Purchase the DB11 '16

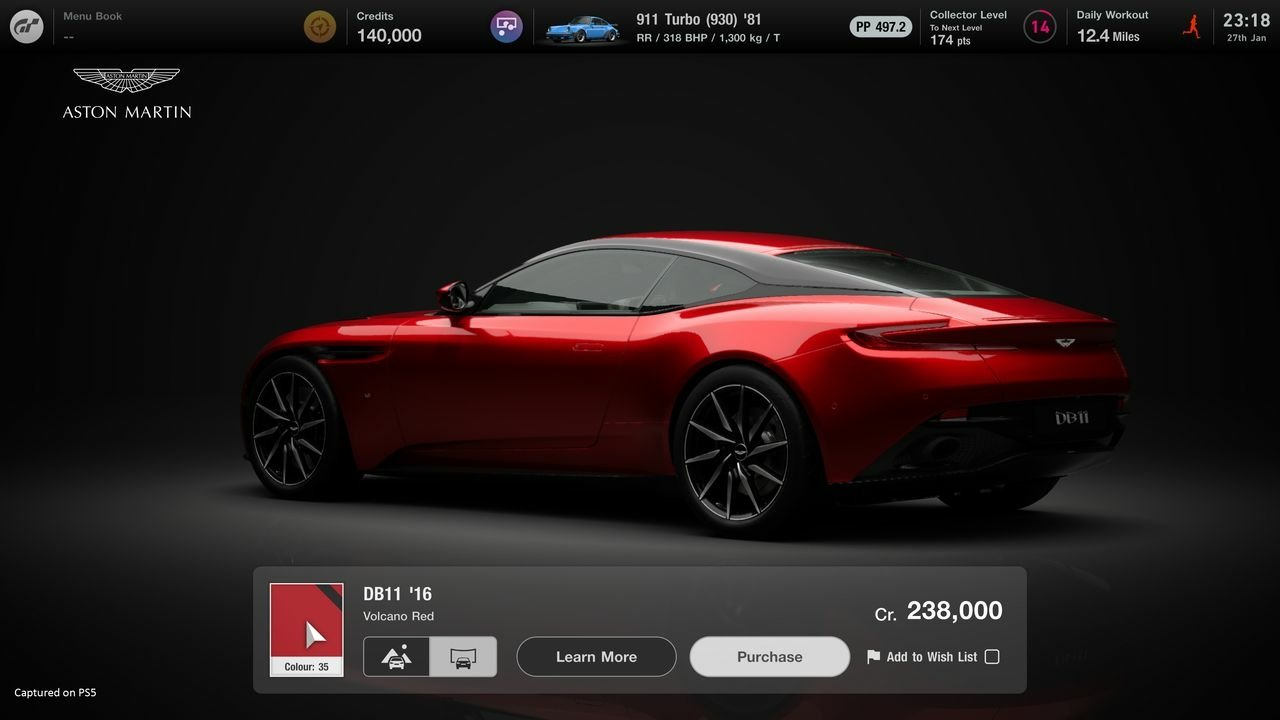(x=769, y=657)
